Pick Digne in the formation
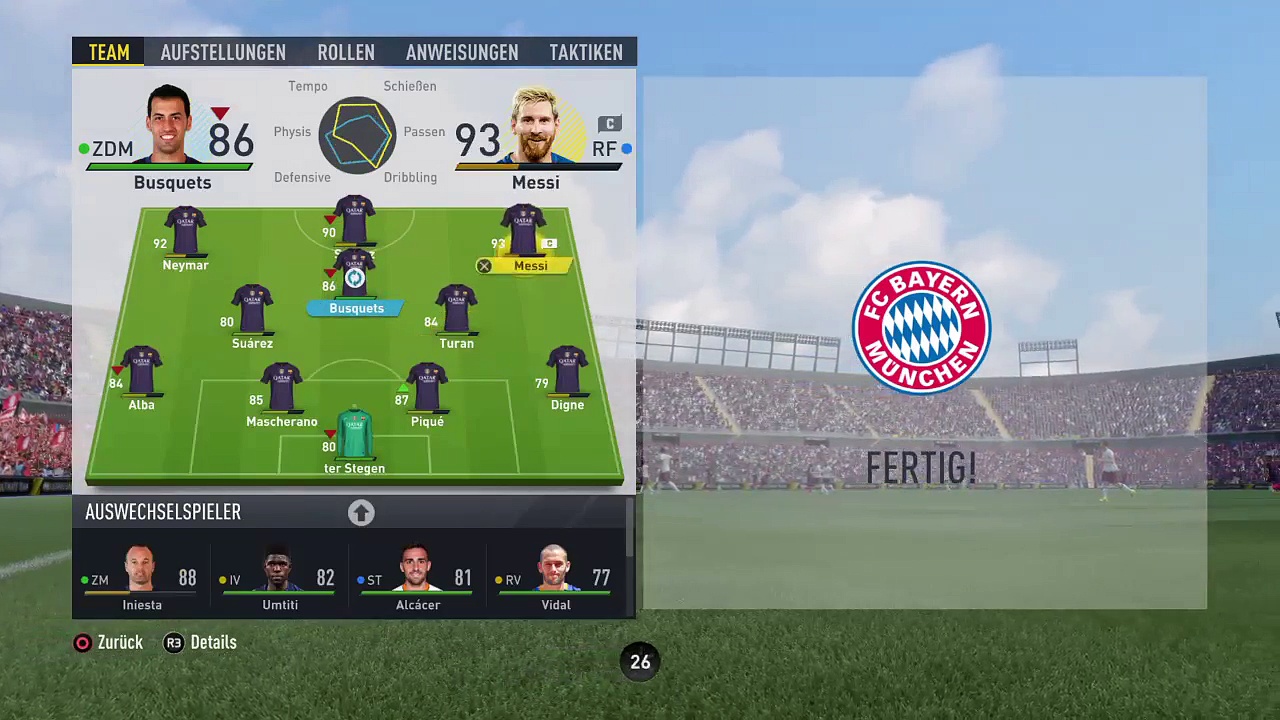Viewport: 1280px width, 720px height. point(567,377)
